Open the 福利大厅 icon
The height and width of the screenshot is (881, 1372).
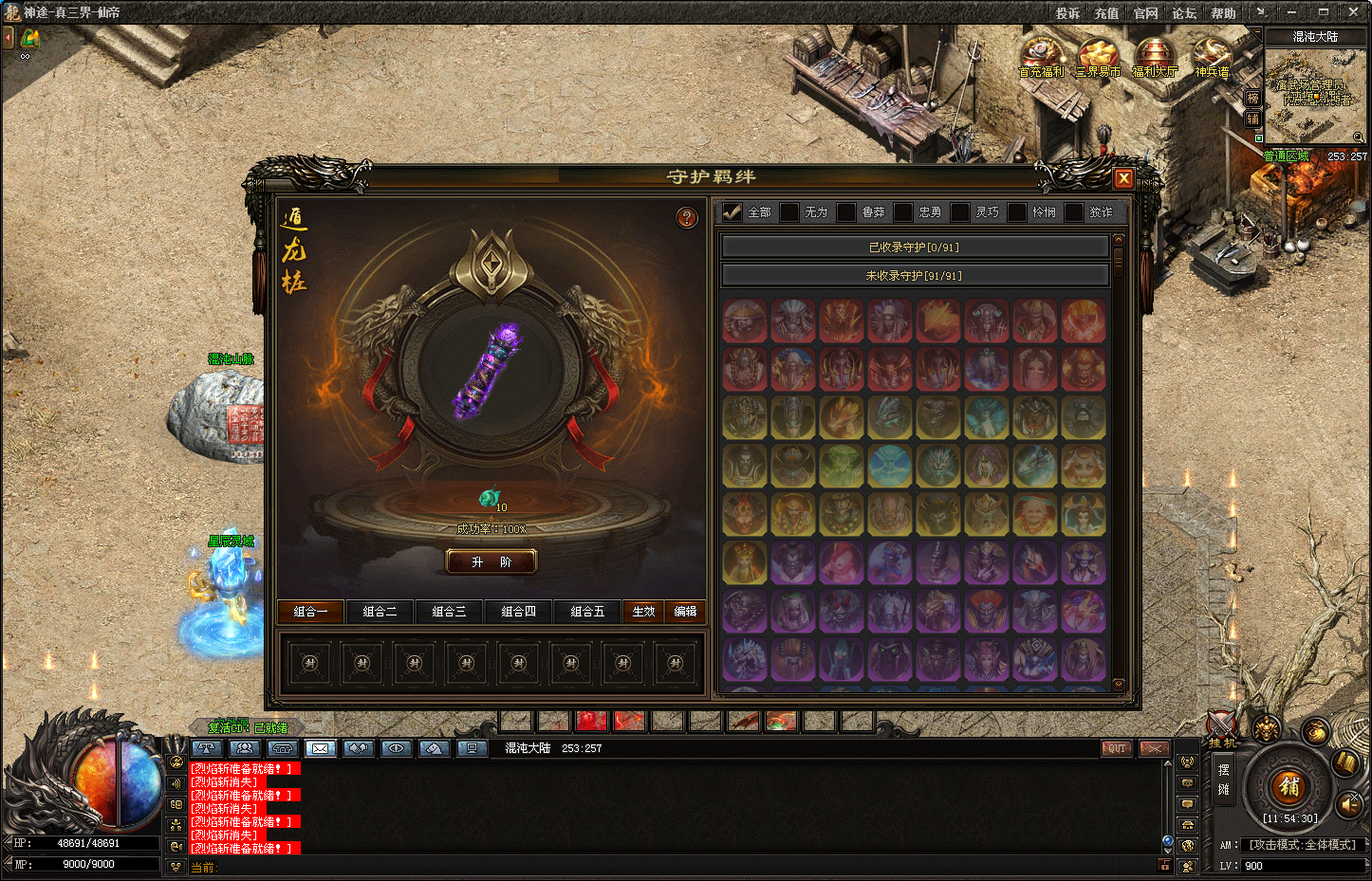click(1154, 57)
